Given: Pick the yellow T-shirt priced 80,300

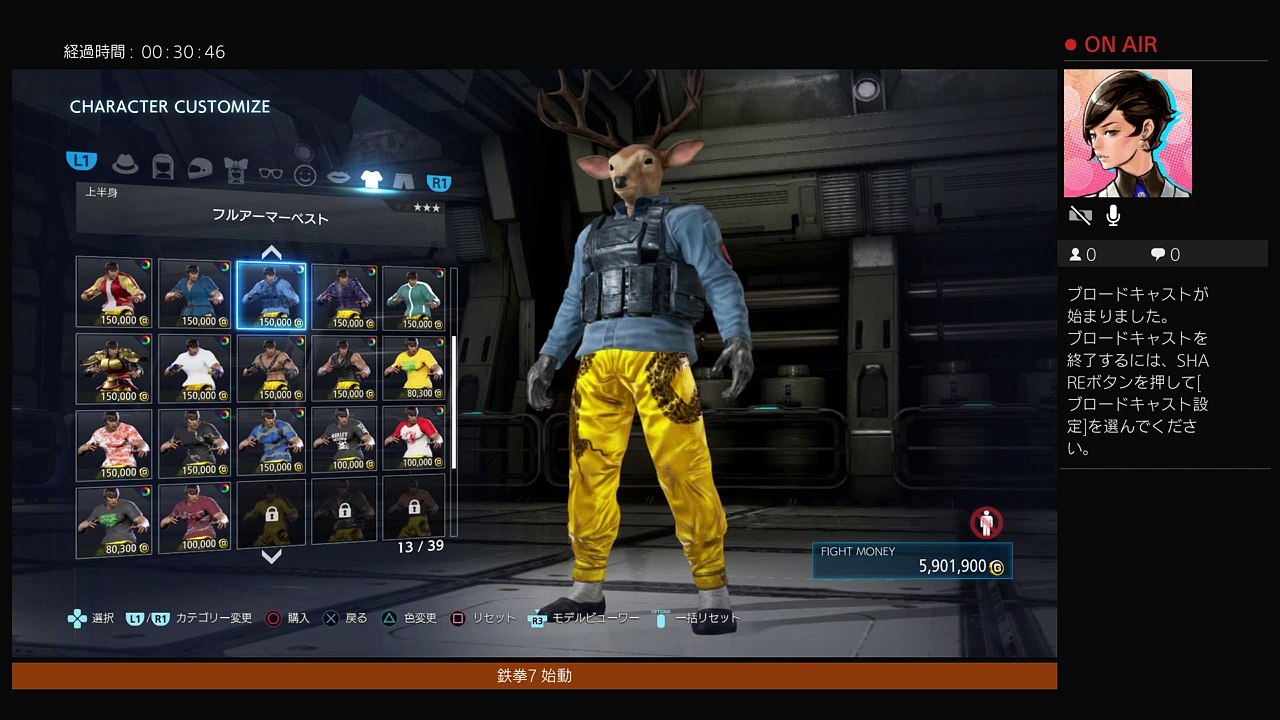Looking at the screenshot, I should click(x=413, y=369).
